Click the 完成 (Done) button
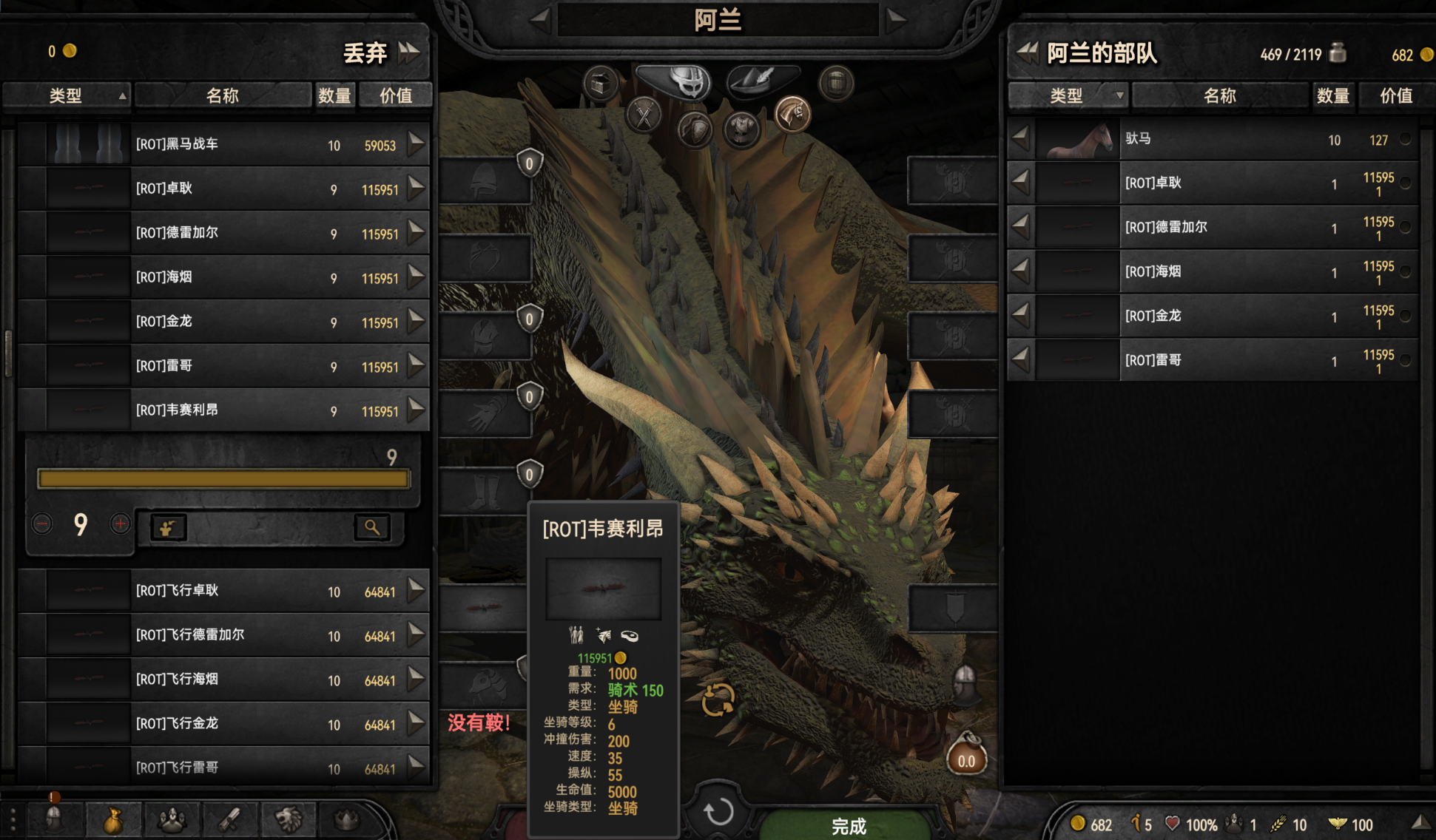Screen dimensions: 1436x840 pos(848,825)
